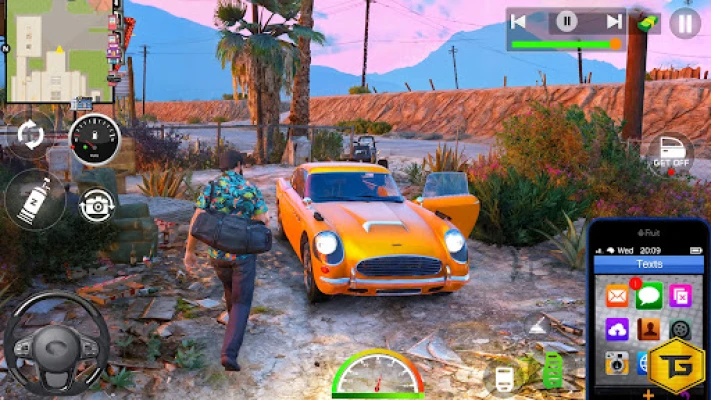Open the cash bundle shop icon
The image size is (711, 400).
pyautogui.click(x=648, y=21)
